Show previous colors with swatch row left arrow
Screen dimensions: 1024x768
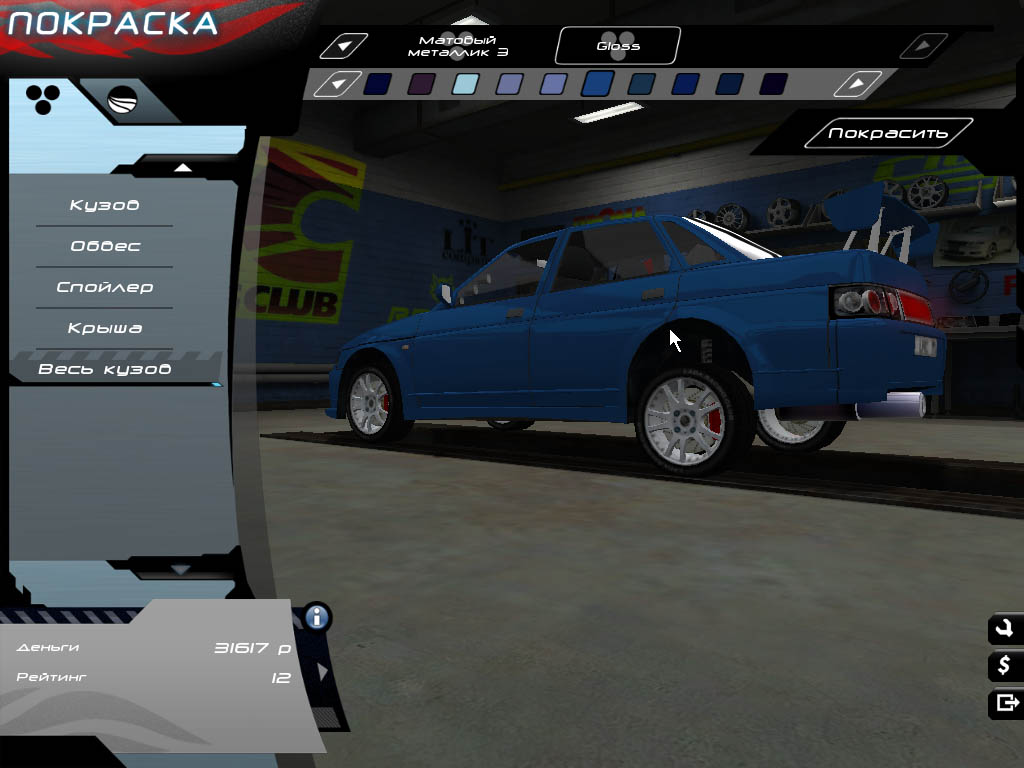(x=338, y=84)
